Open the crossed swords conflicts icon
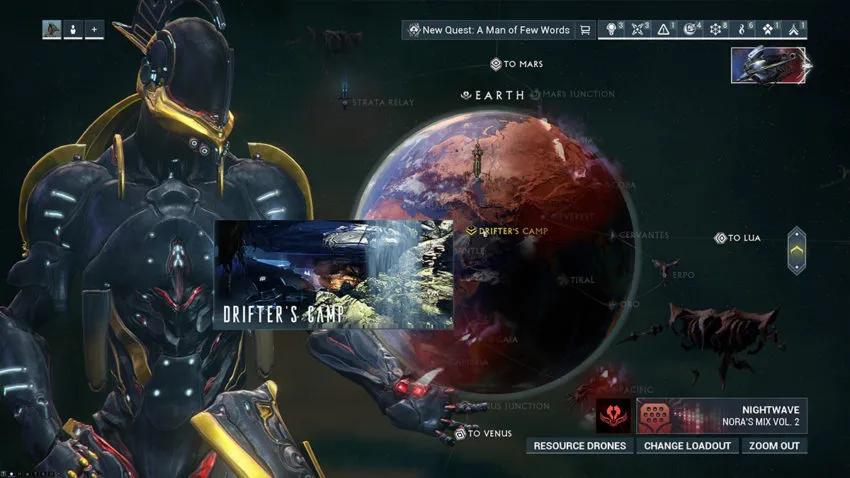Image resolution: width=850 pixels, height=478 pixels. [x=637, y=30]
